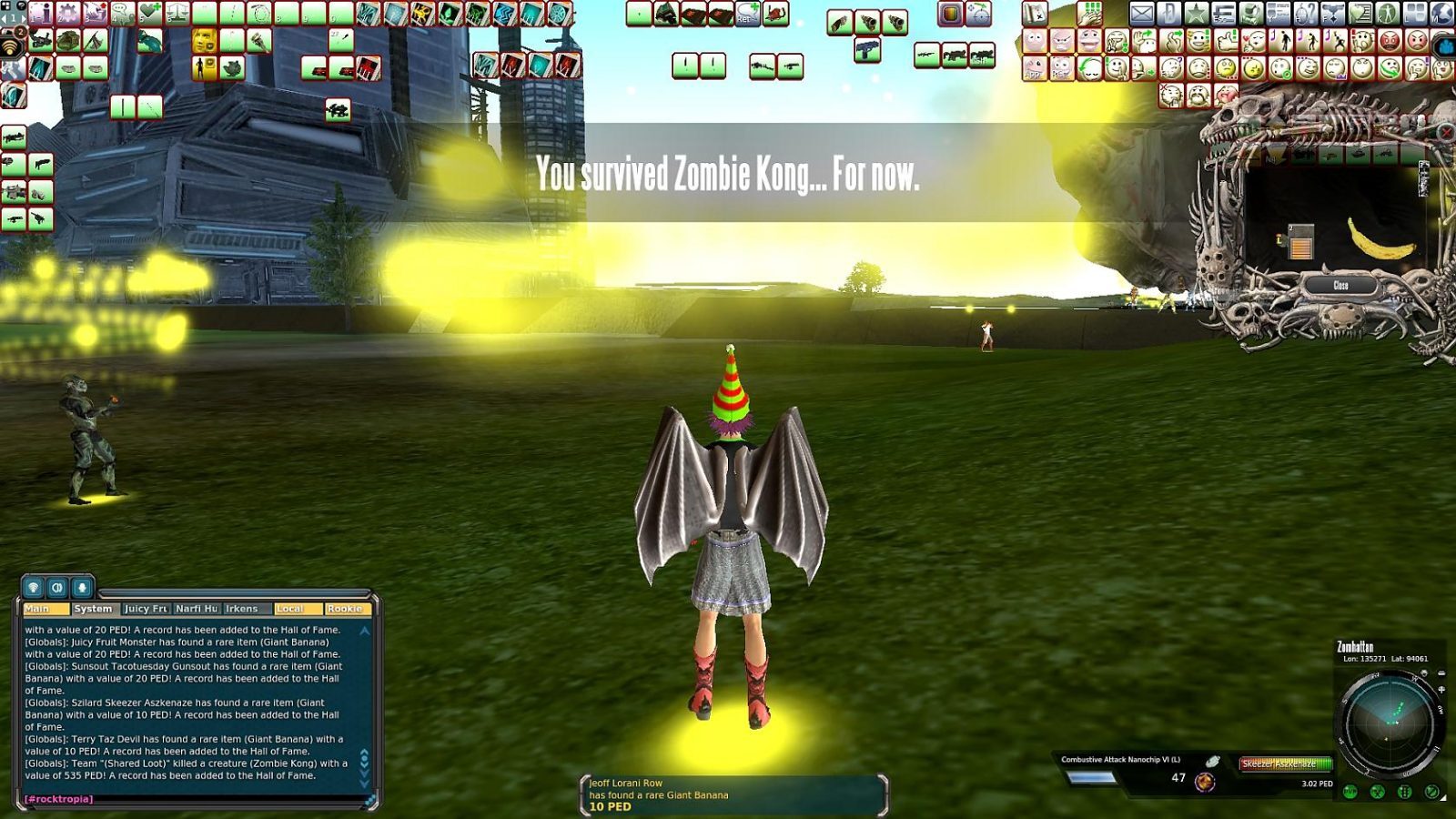This screenshot has width=1456, height=819.
Task: Toggle the broadcast icon above the chat window
Action: click(33, 588)
